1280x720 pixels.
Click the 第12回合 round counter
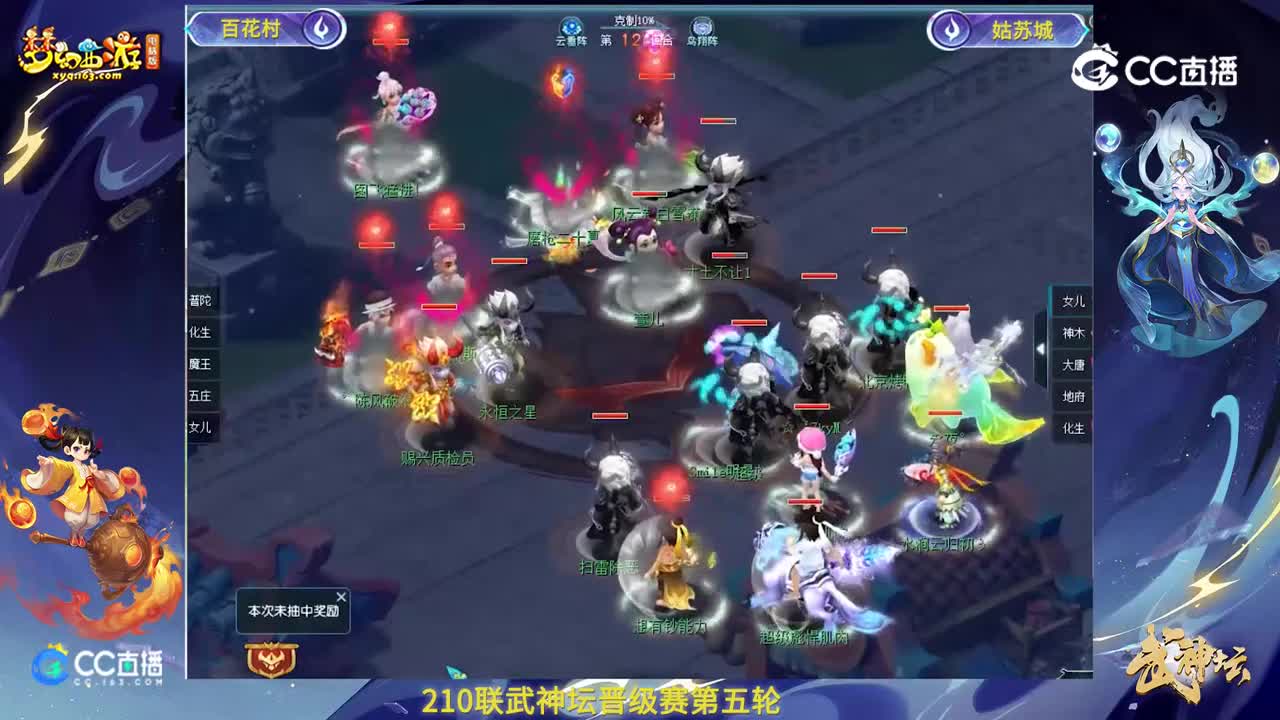point(638,38)
